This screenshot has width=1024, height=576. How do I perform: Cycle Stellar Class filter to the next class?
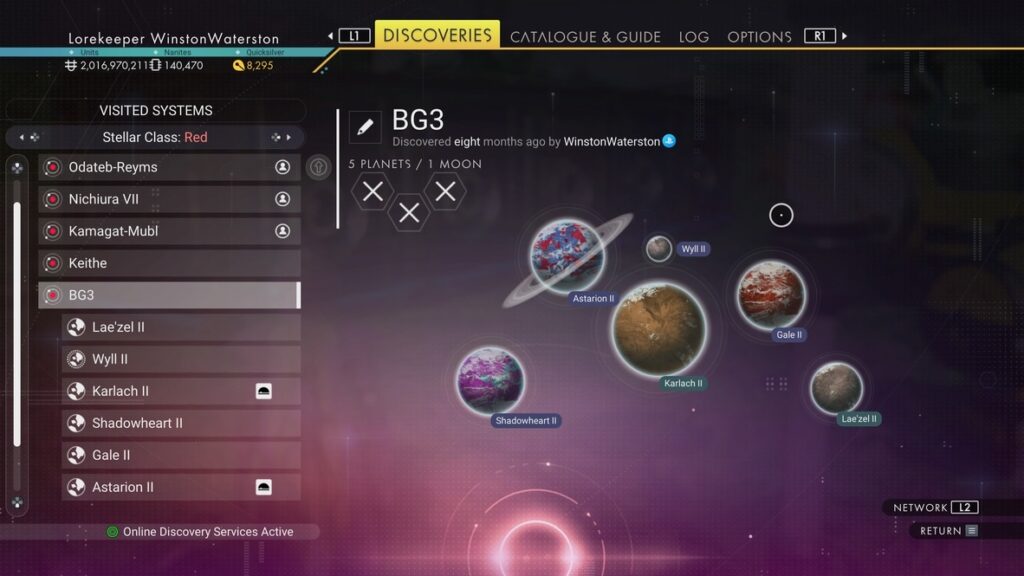tap(288, 137)
